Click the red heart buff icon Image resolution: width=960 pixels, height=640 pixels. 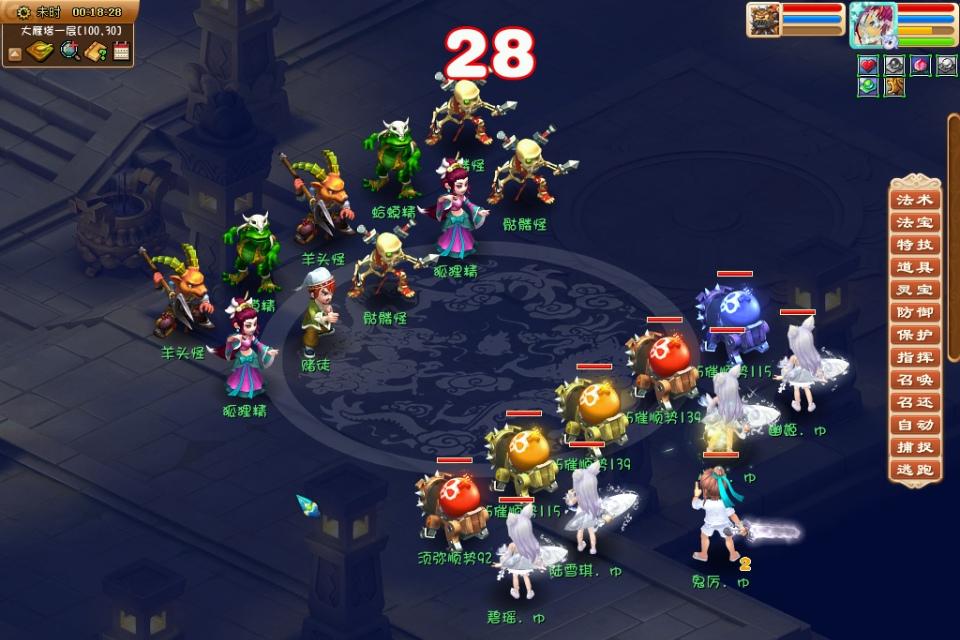coord(868,65)
